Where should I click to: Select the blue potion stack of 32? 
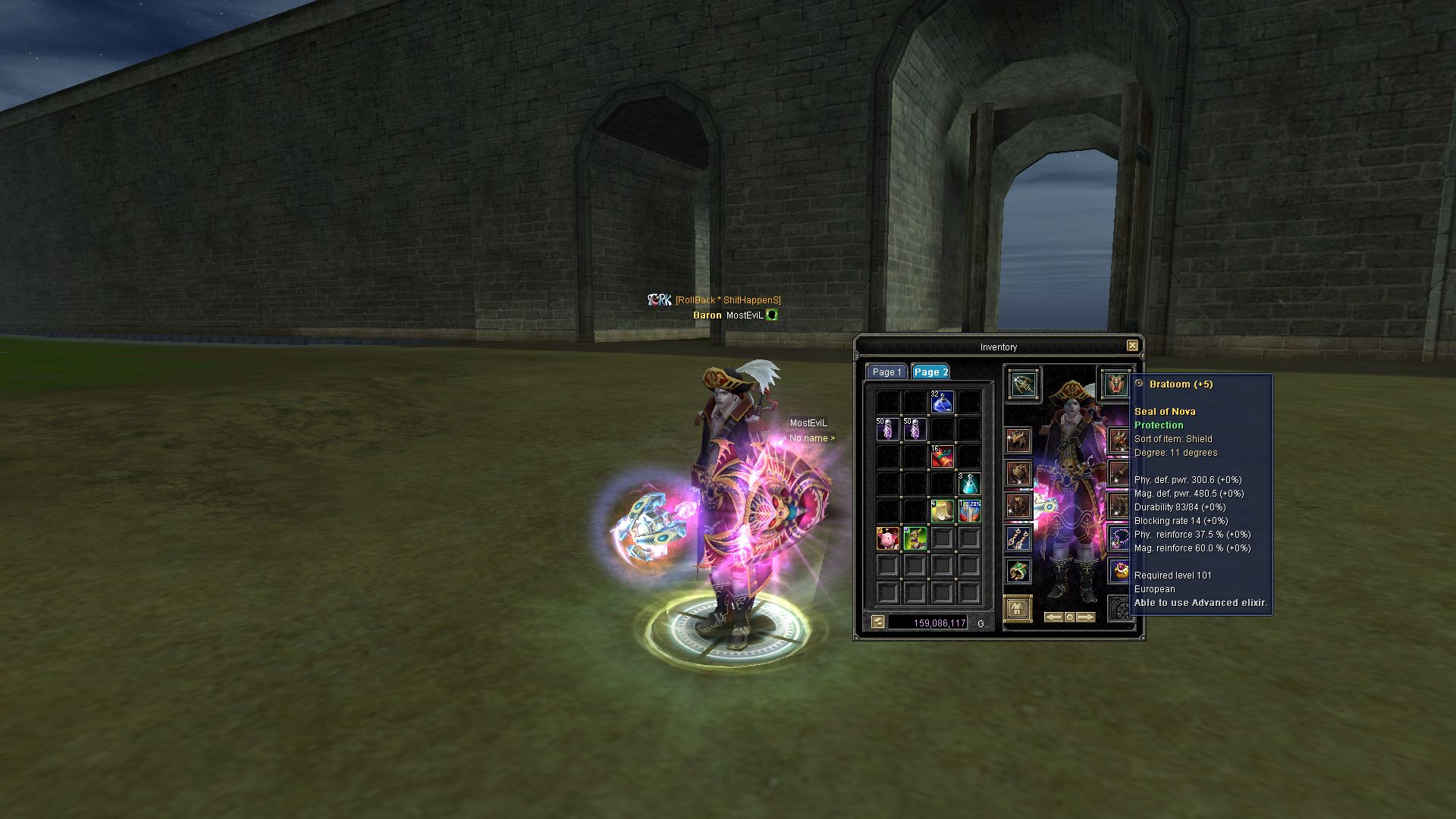(942, 402)
